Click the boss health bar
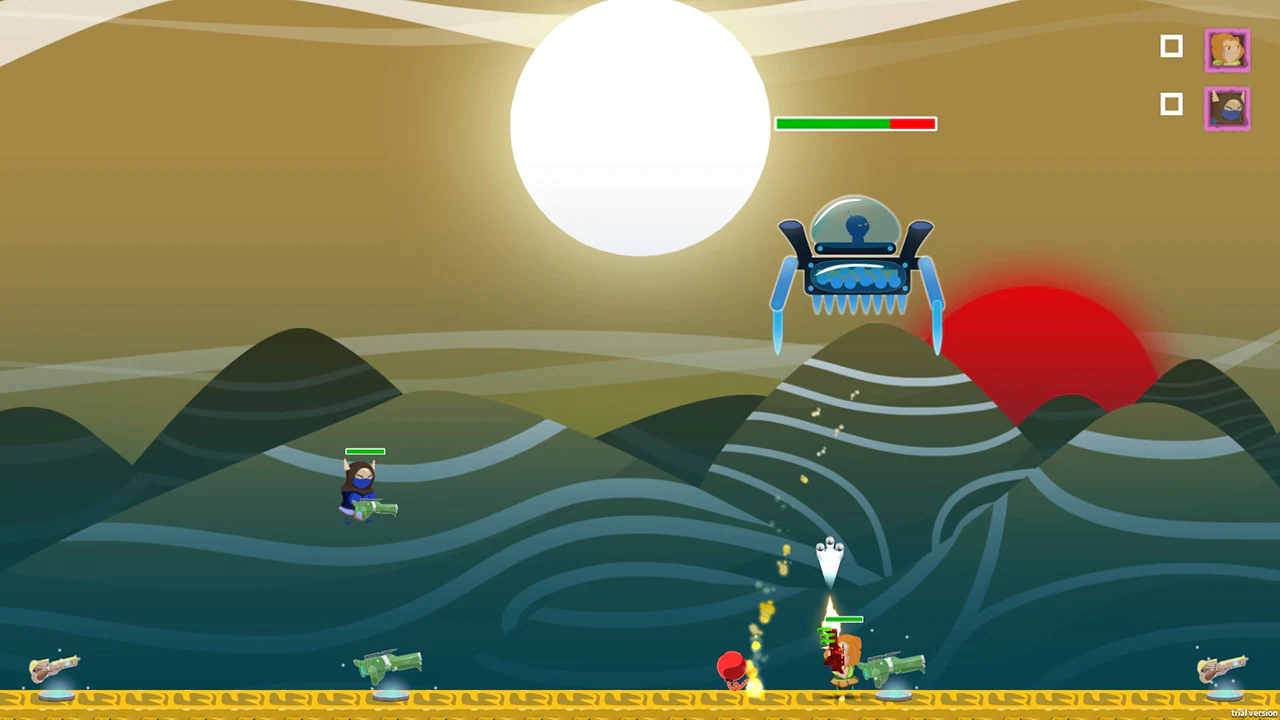1280x720 pixels. [856, 123]
